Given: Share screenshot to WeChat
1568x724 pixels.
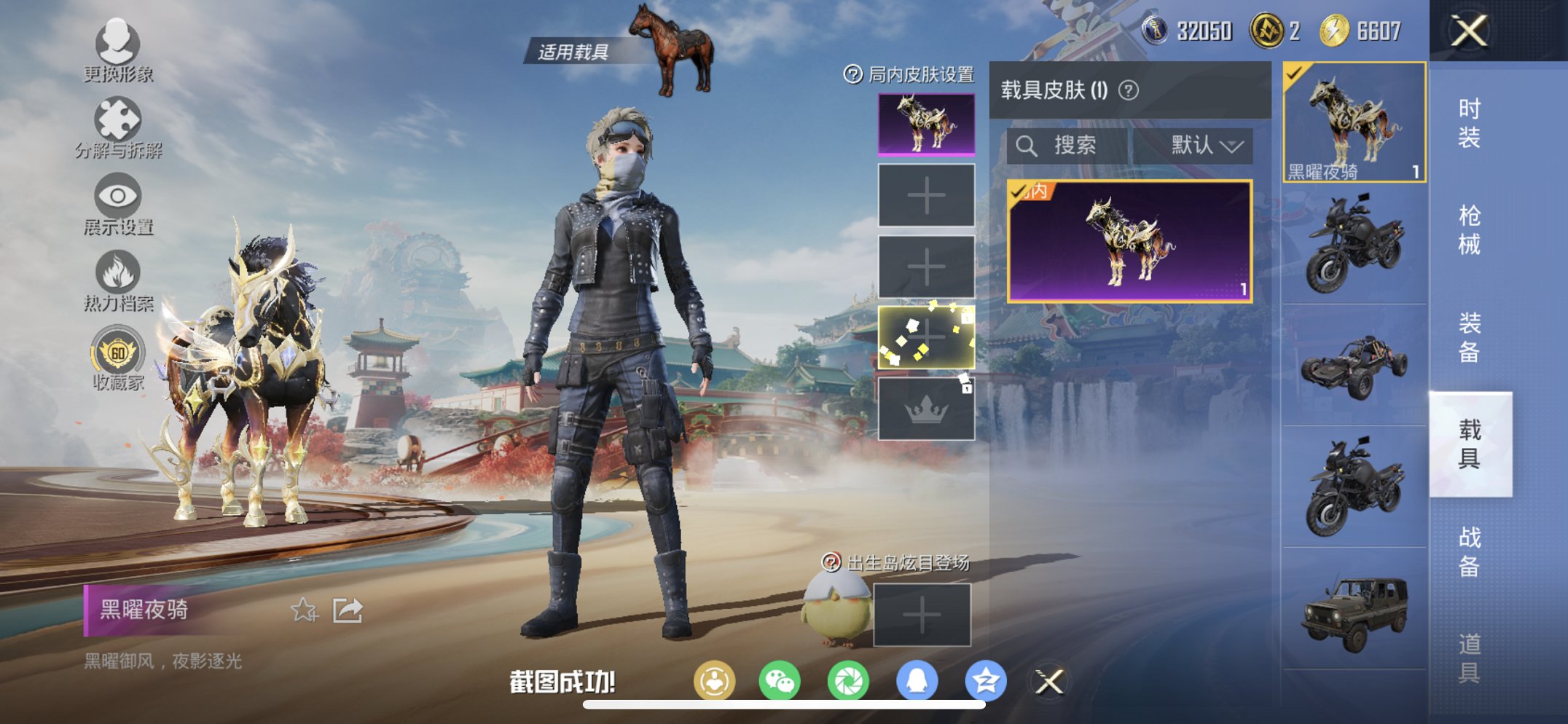Looking at the screenshot, I should pos(780,679).
